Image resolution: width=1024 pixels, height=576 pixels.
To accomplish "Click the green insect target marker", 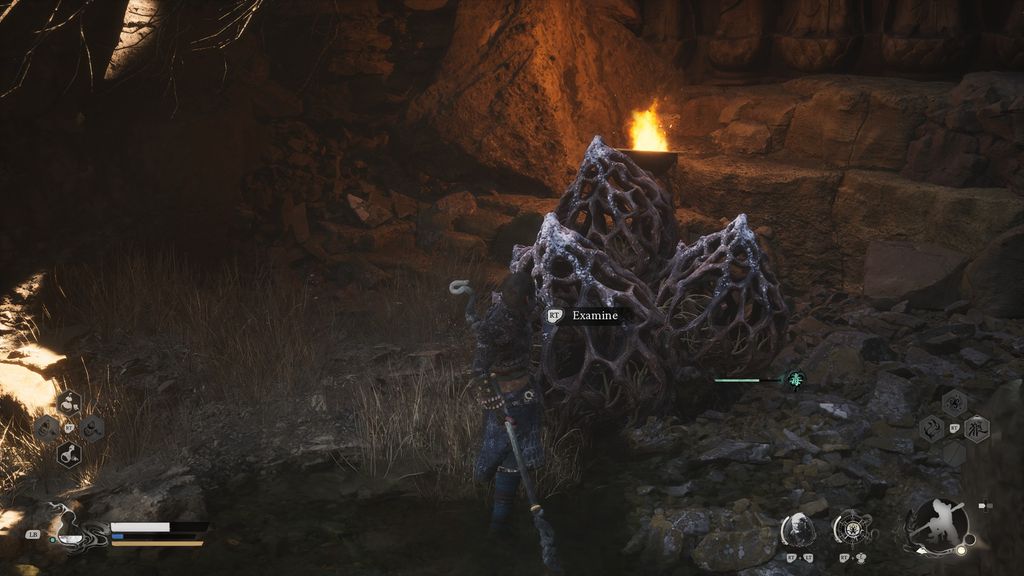I will point(796,379).
